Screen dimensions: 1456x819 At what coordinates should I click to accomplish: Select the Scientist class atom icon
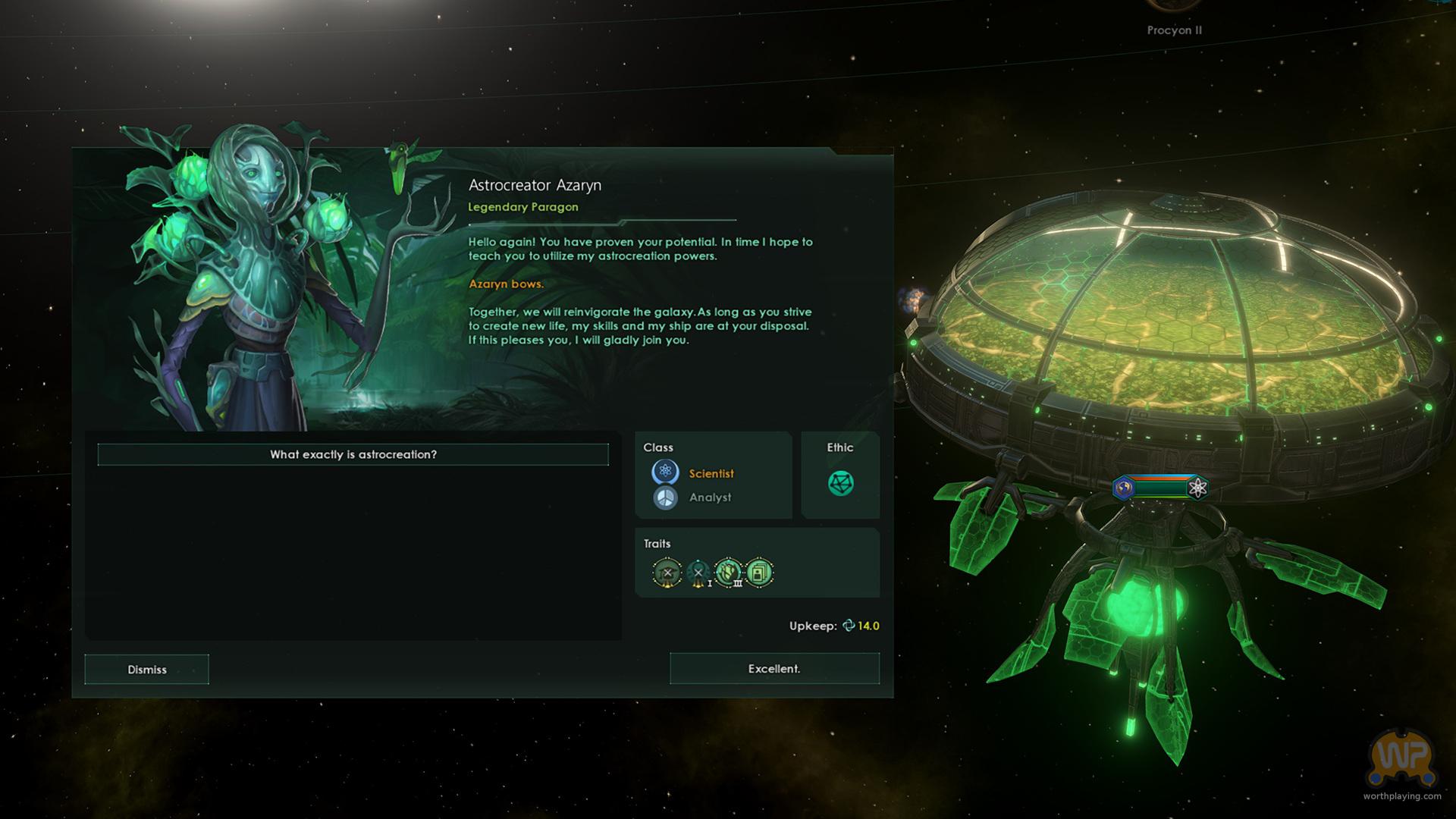[x=665, y=472]
